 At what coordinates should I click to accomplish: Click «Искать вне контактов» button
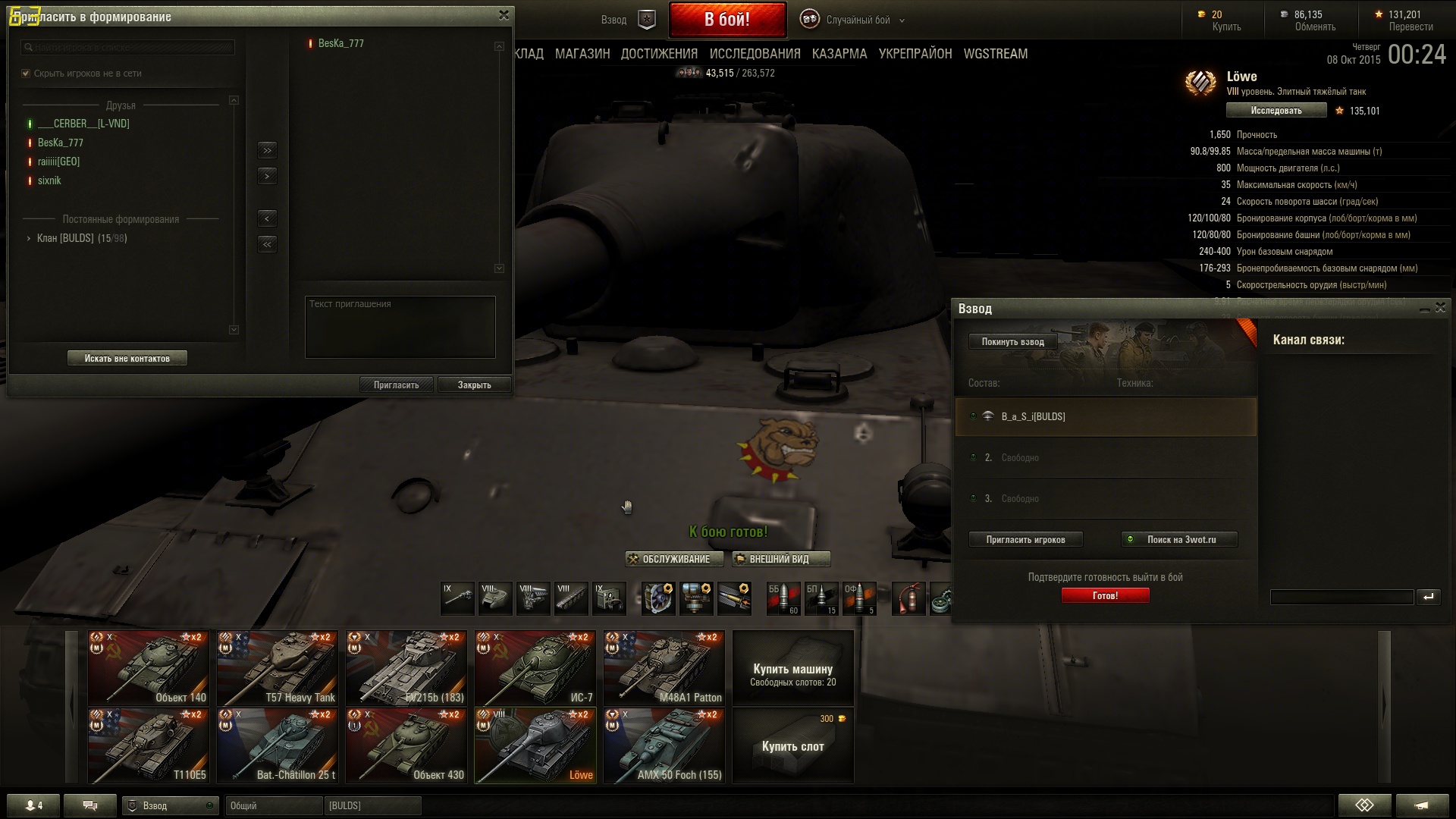127,358
